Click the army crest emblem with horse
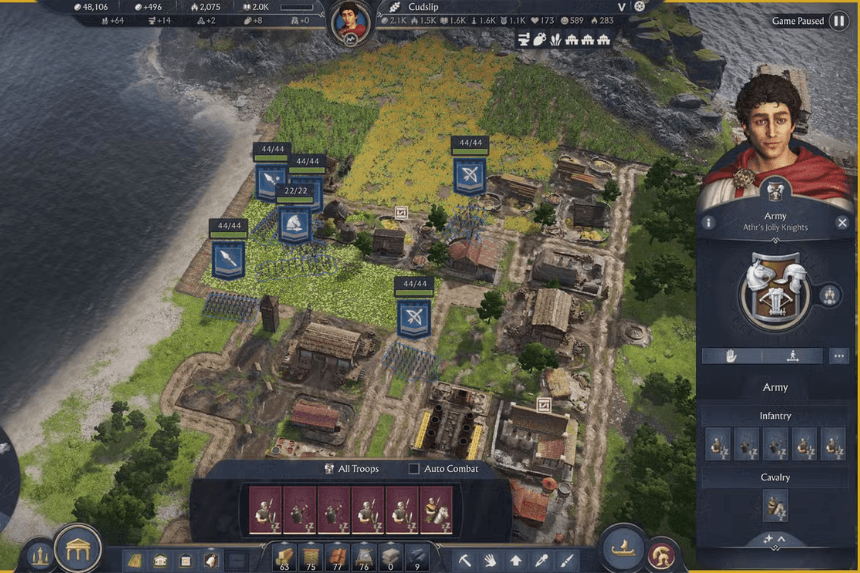Screen dimensions: 860x573 (x=775, y=291)
